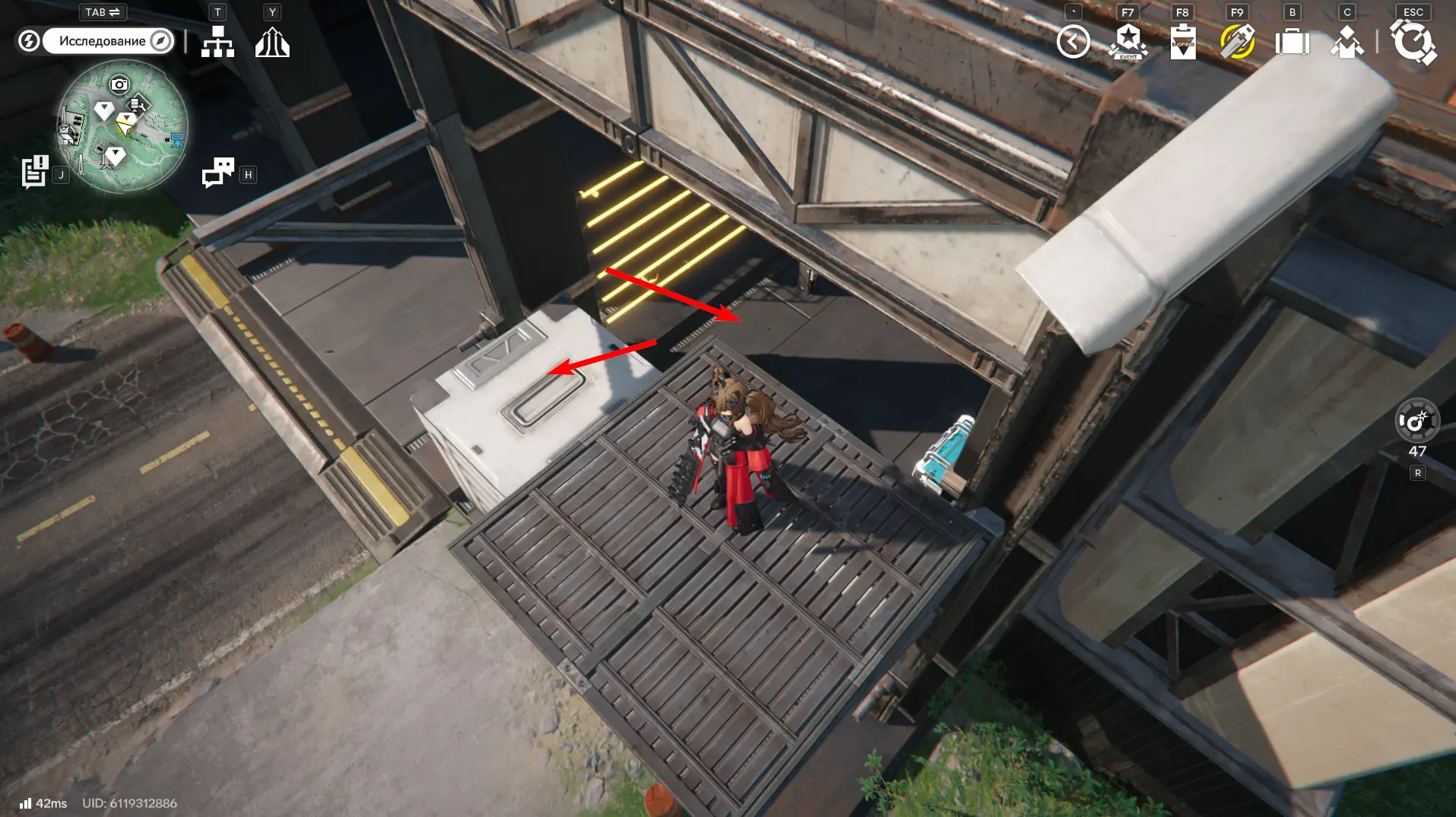Open the circular minimap
The height and width of the screenshot is (817, 1456).
tap(122, 126)
